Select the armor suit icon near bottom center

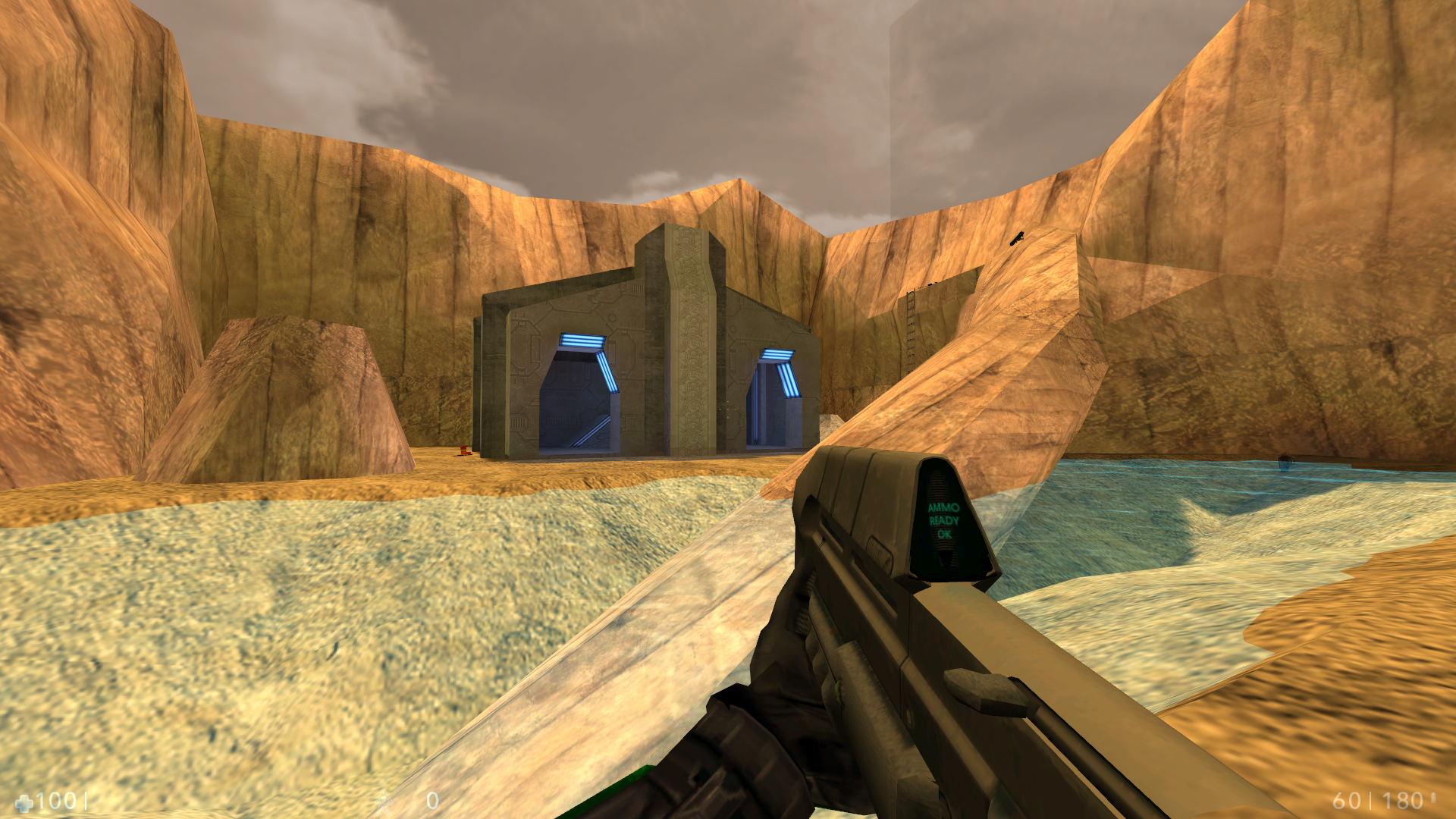click(384, 800)
